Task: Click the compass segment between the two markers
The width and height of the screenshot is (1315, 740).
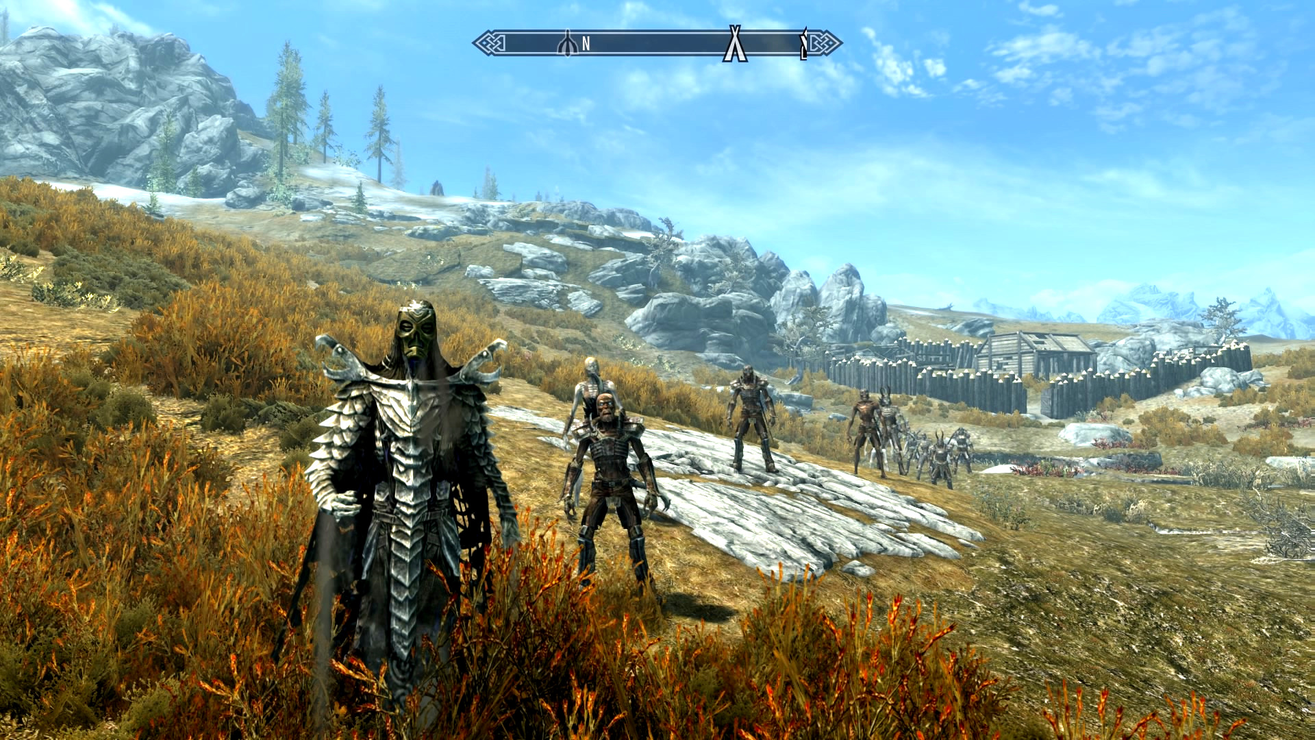Action: [660, 43]
